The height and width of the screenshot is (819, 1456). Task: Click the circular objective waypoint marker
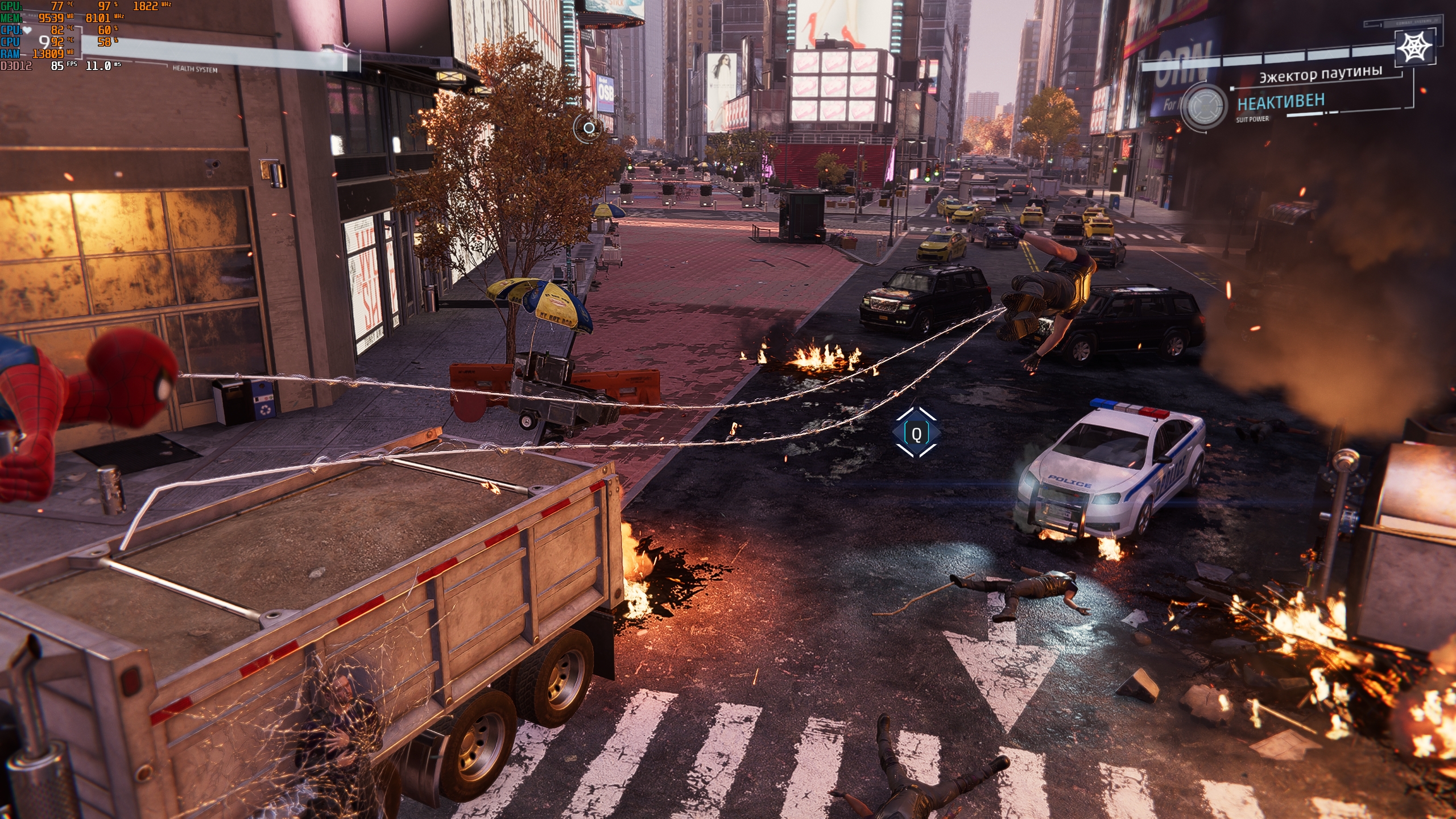pyautogui.click(x=589, y=128)
